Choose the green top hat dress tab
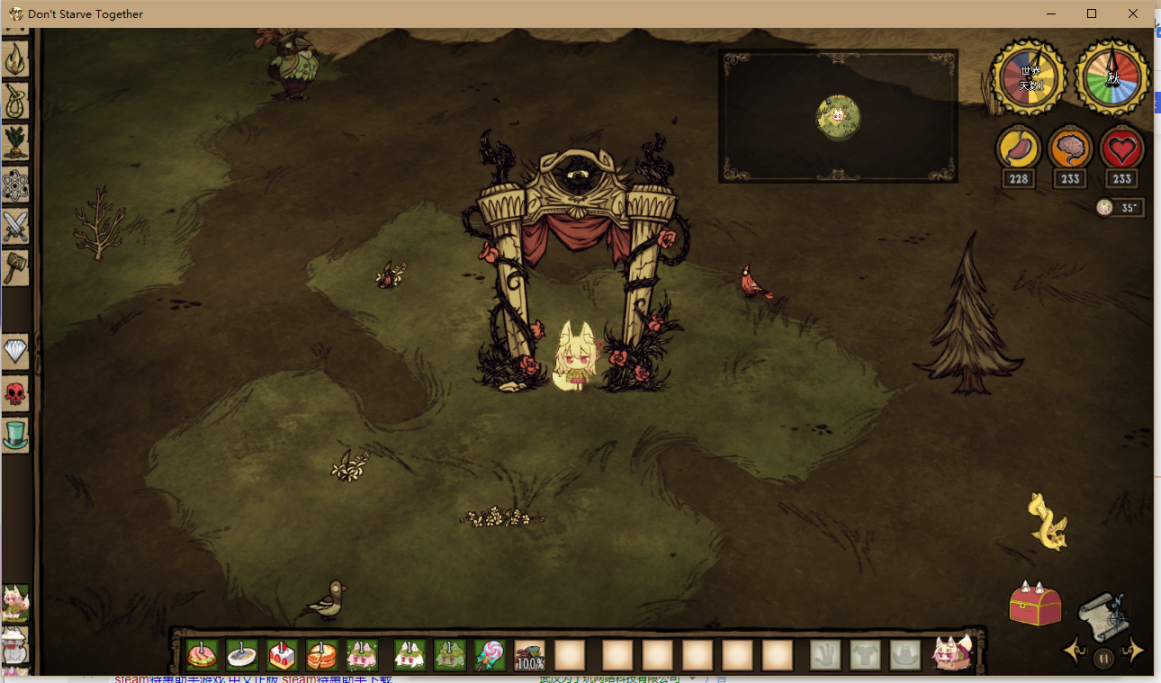 click(15, 434)
